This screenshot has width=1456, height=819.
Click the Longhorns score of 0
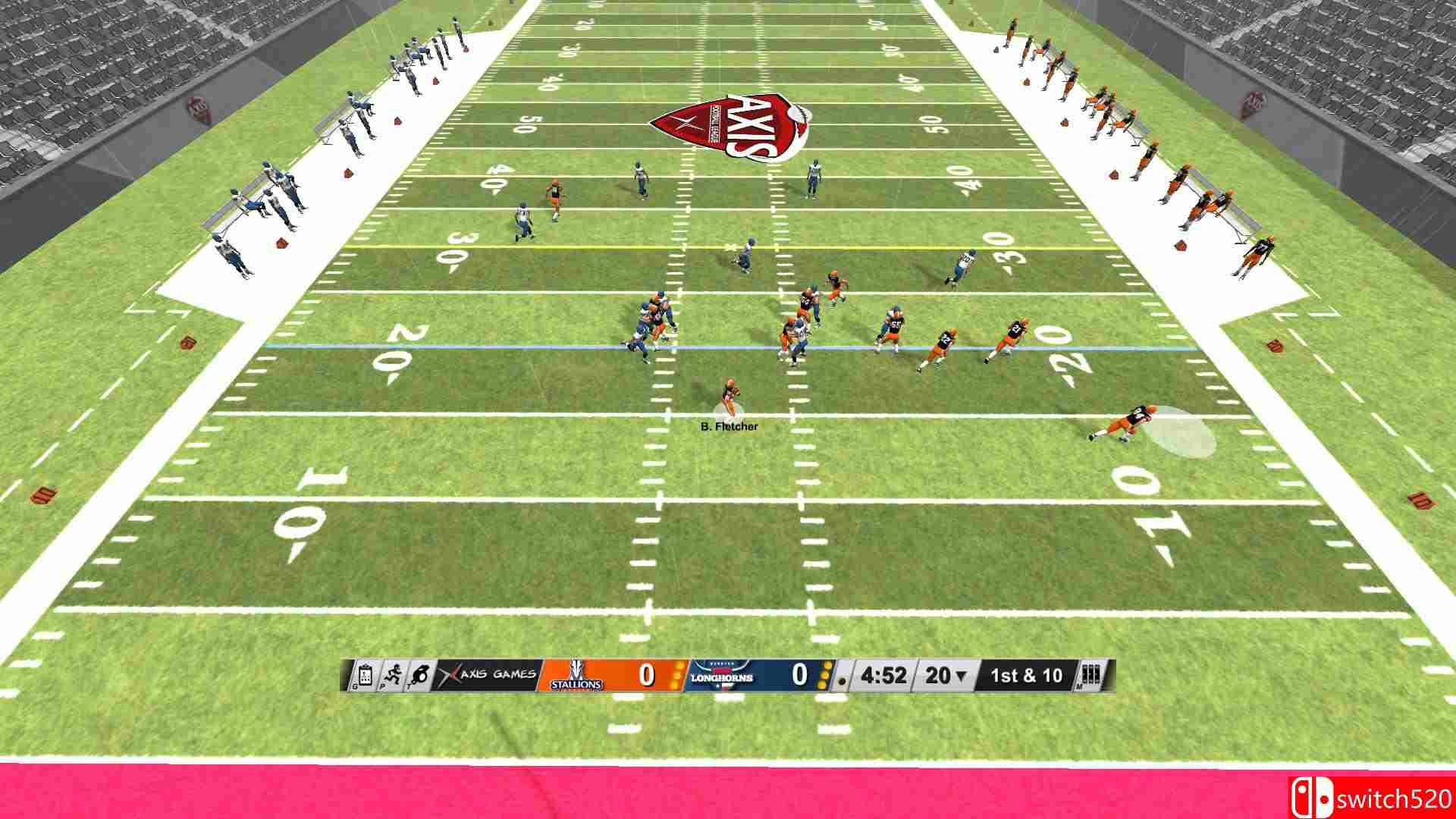[x=801, y=673]
